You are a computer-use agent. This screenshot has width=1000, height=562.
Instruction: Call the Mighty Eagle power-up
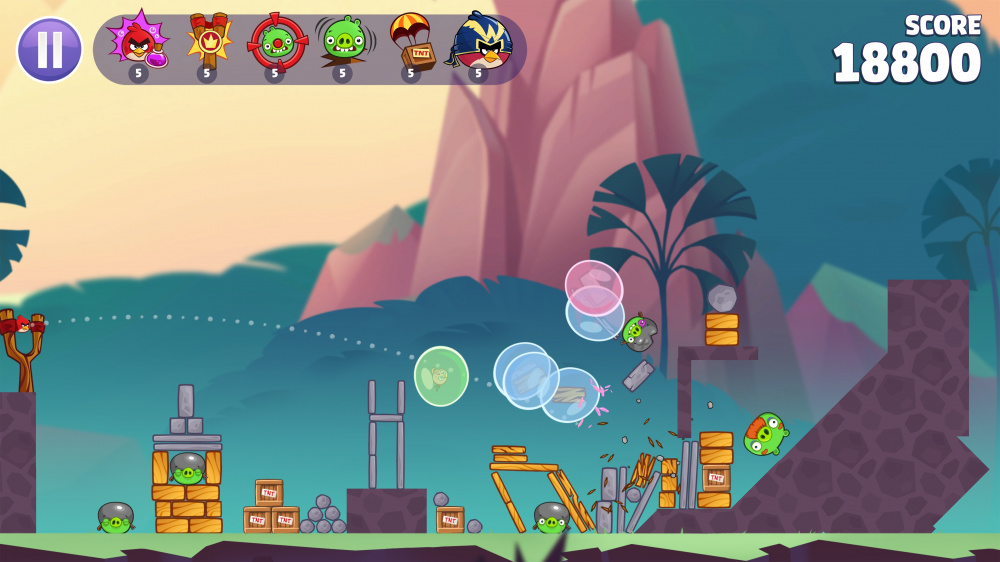point(480,44)
